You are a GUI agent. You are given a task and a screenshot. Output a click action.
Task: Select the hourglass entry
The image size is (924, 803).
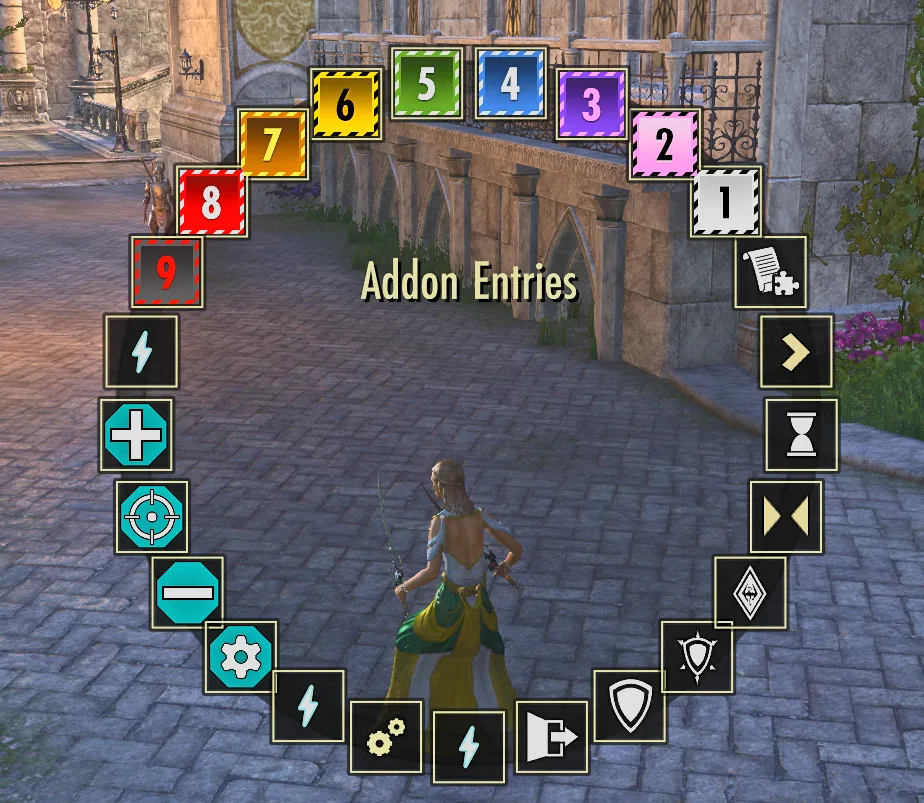pos(802,435)
